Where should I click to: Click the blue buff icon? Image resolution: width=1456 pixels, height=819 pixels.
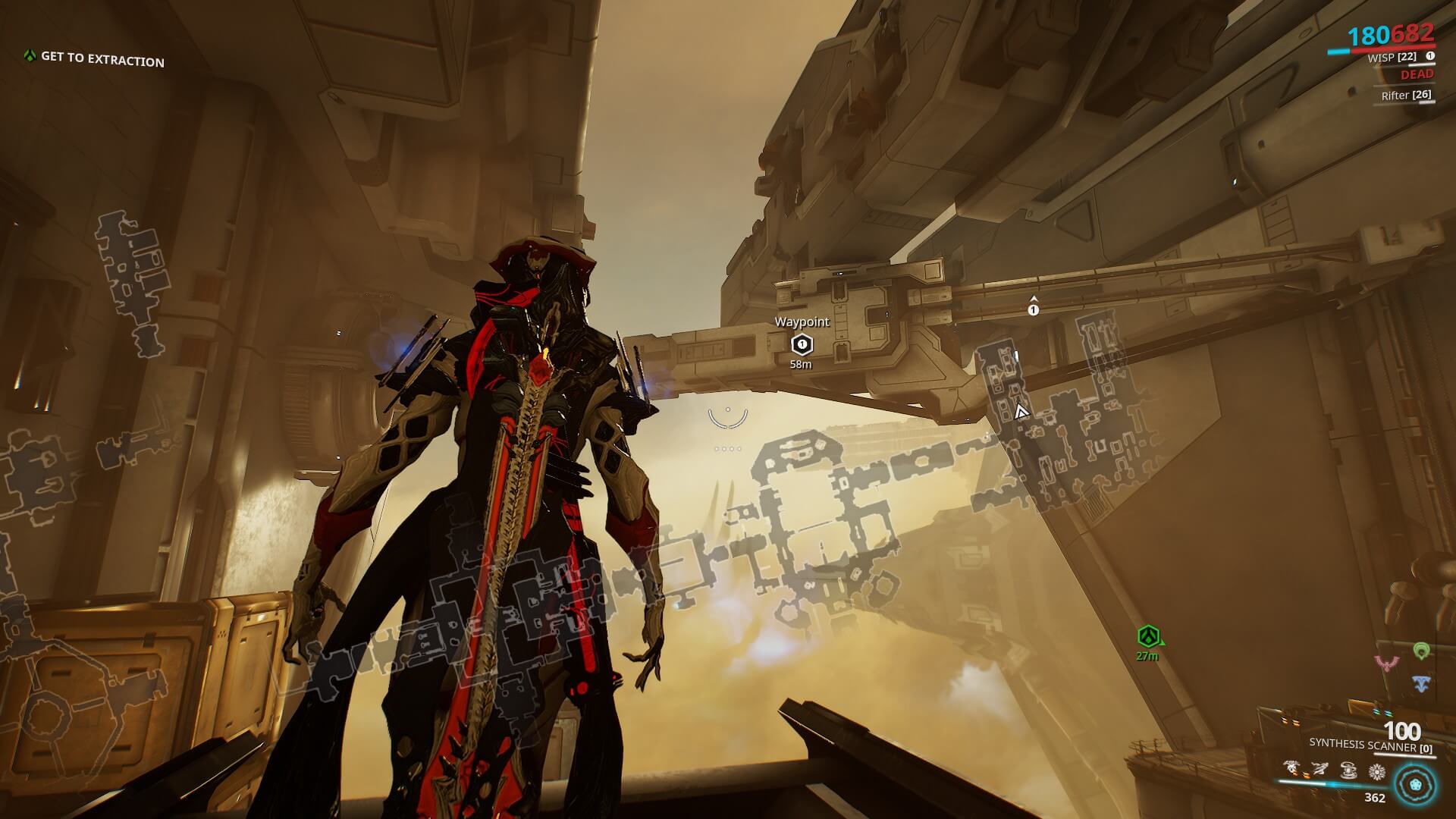coord(1421,683)
